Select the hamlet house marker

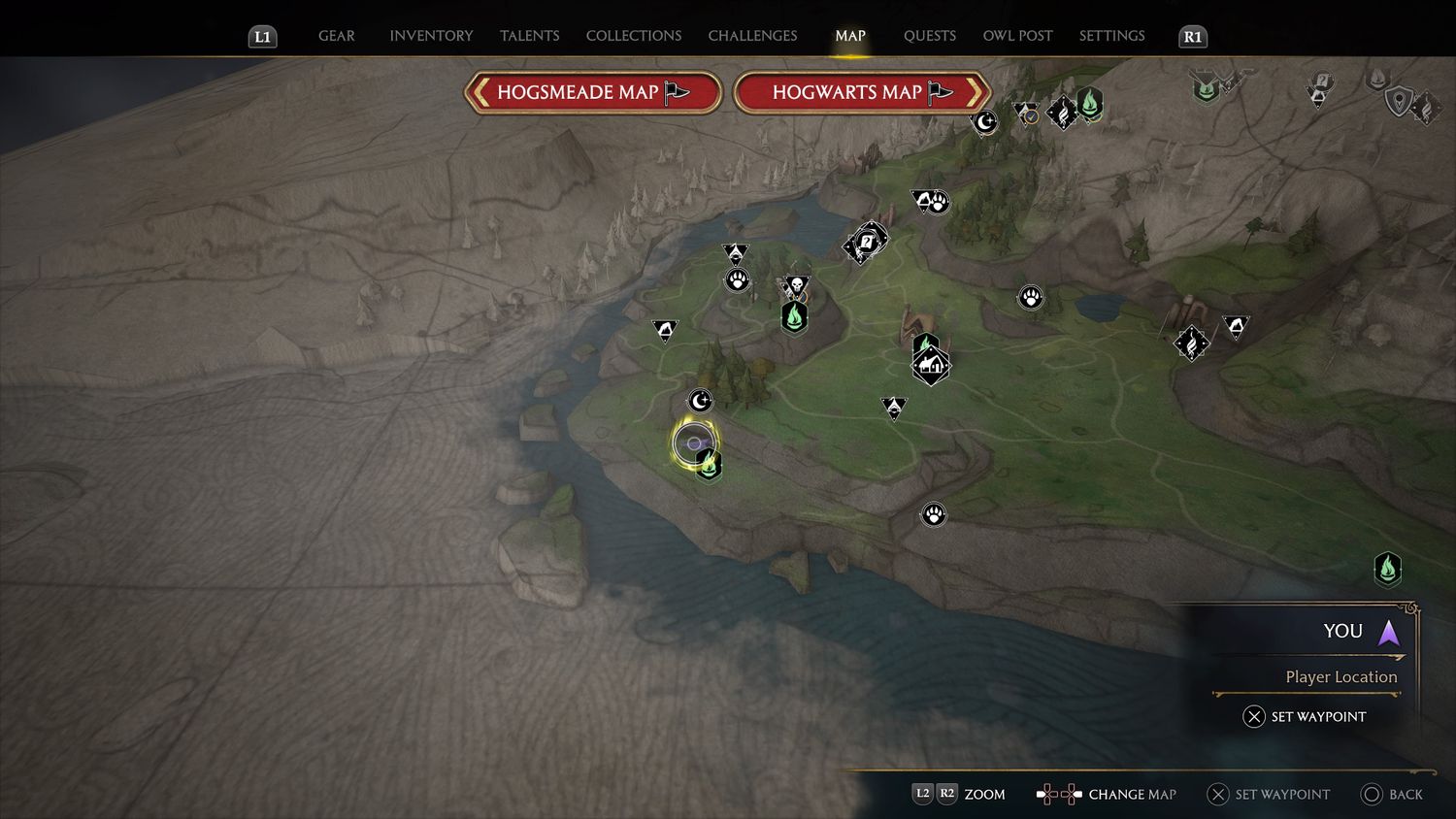pyautogui.click(x=931, y=366)
